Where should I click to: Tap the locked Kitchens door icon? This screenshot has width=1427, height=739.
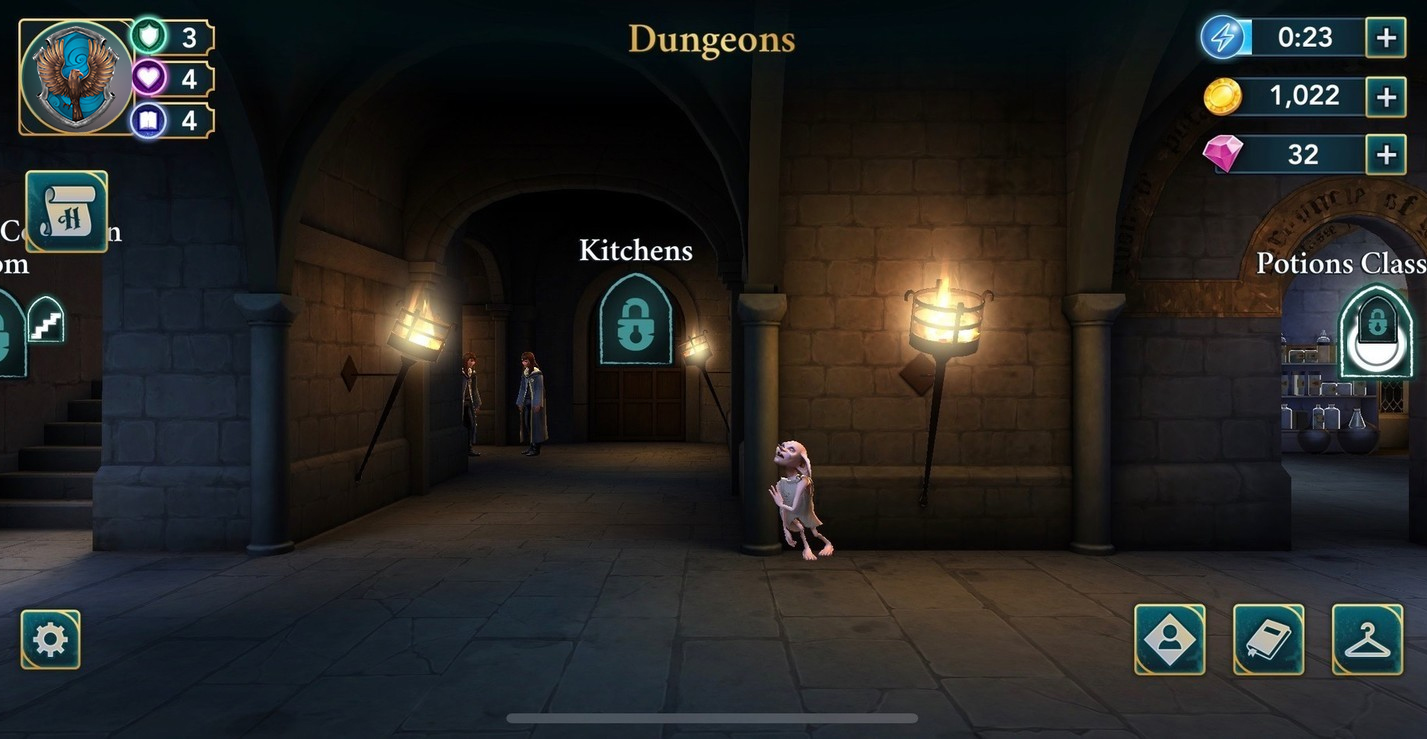click(635, 319)
